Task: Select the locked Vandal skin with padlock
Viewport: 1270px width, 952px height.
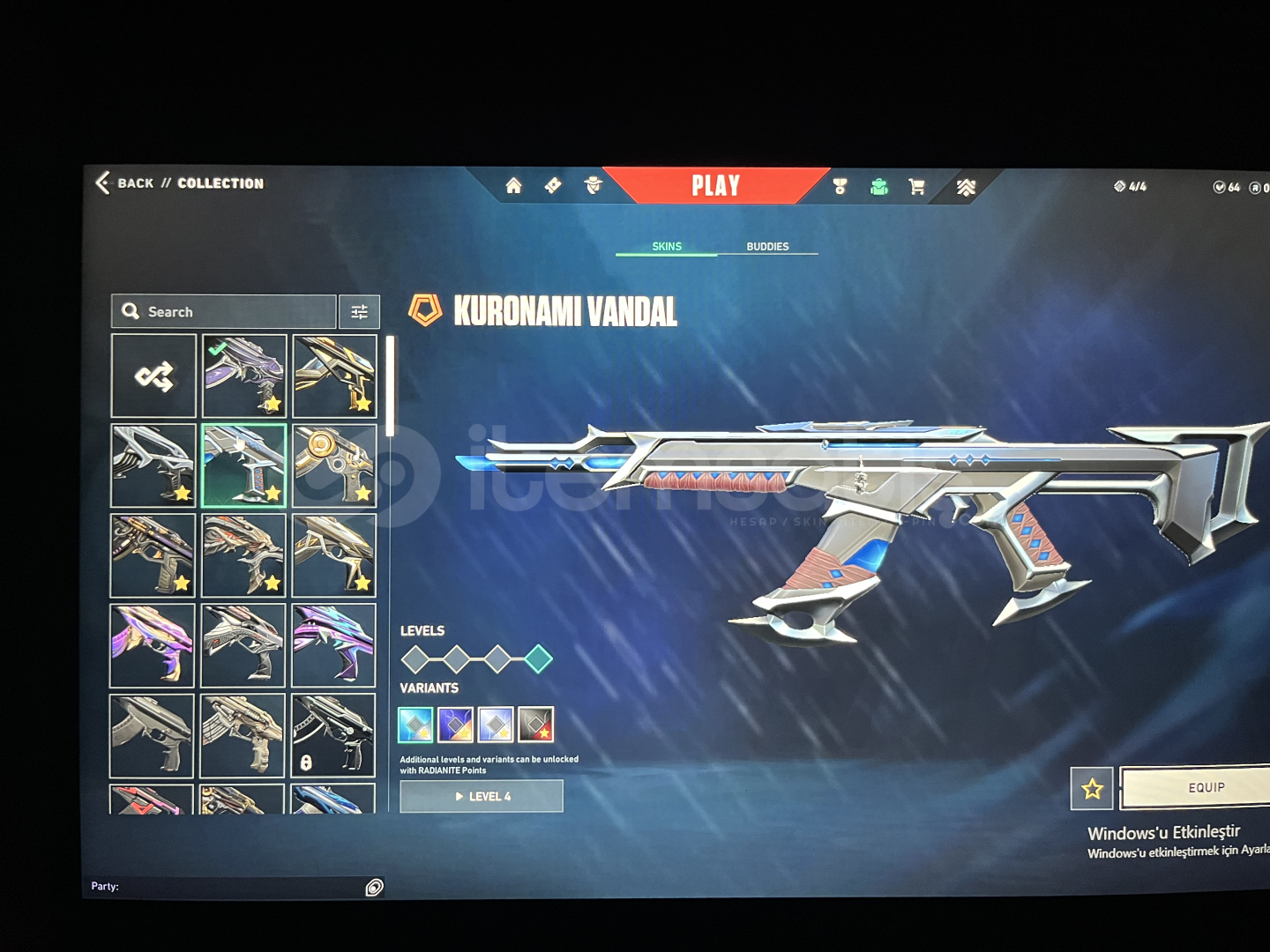Action: [333, 735]
